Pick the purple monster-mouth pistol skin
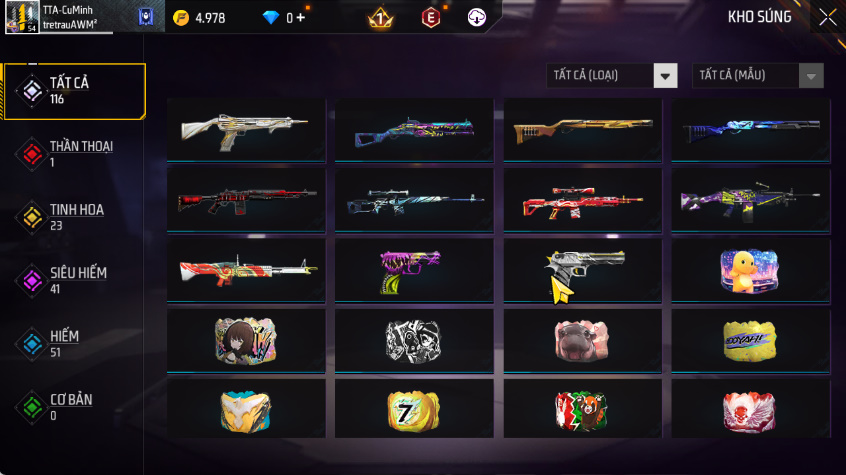 [x=414, y=270]
